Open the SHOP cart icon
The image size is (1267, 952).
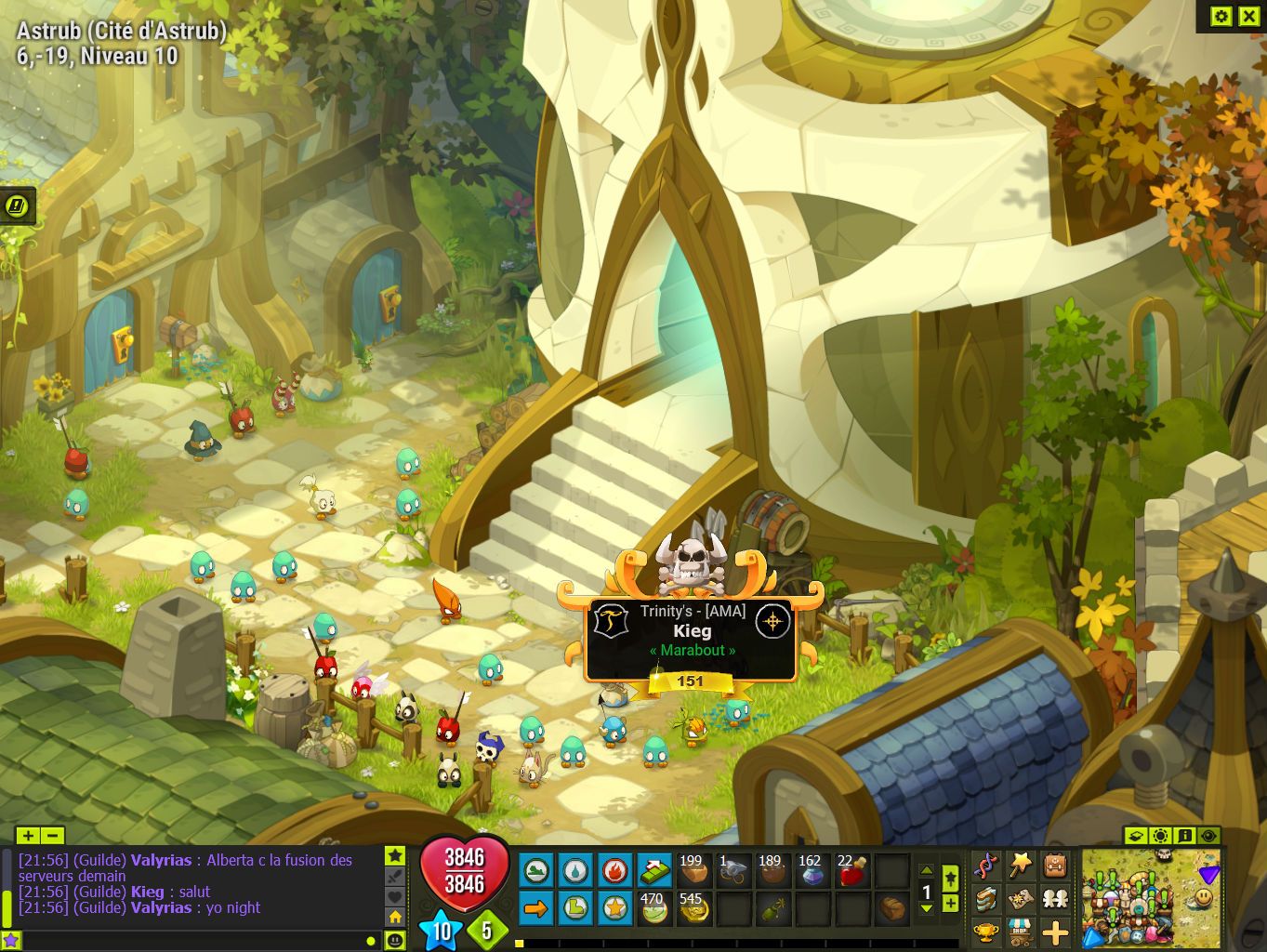coord(1021,932)
